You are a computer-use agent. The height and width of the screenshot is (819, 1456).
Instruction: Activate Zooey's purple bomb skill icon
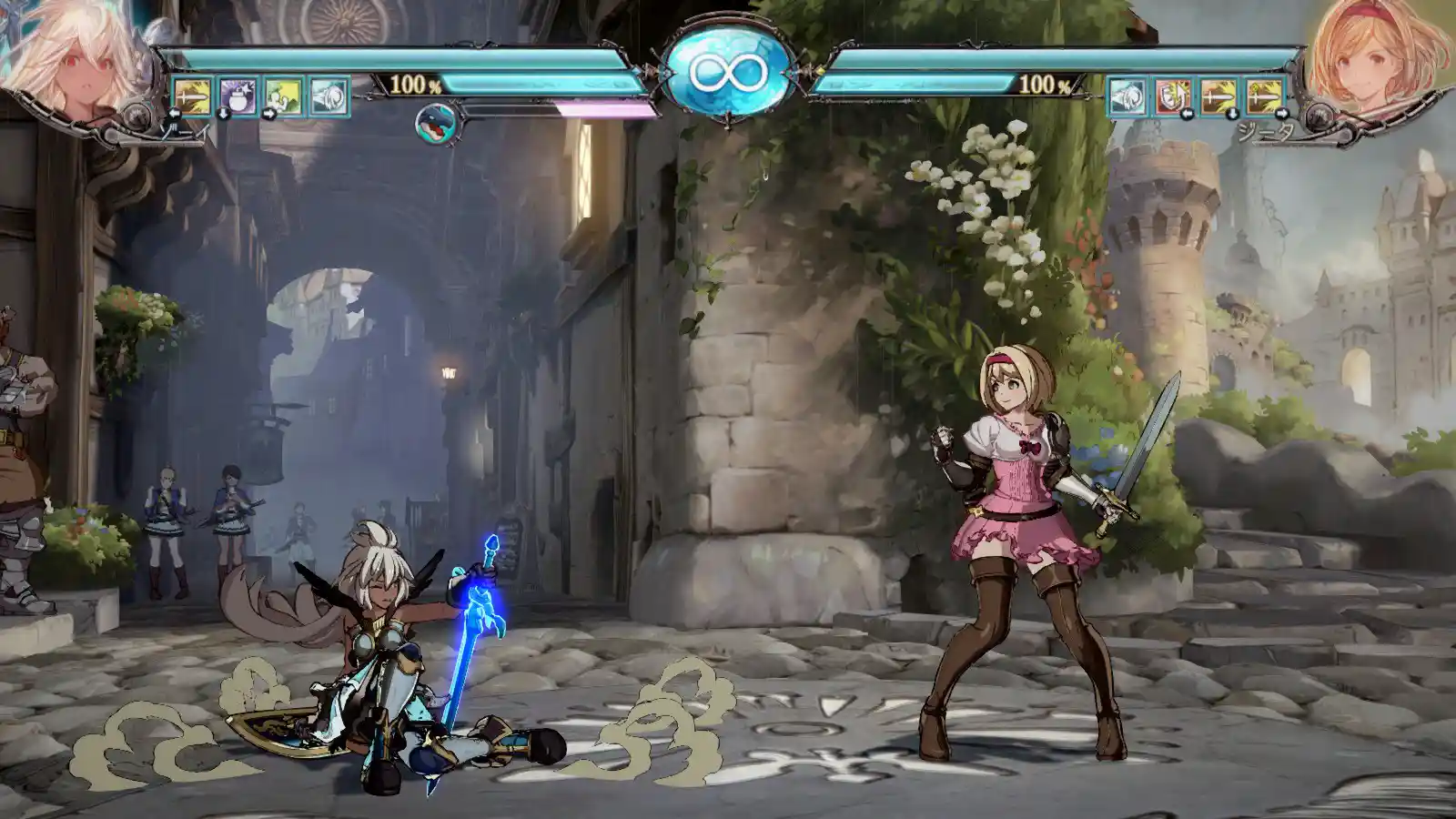[238, 96]
